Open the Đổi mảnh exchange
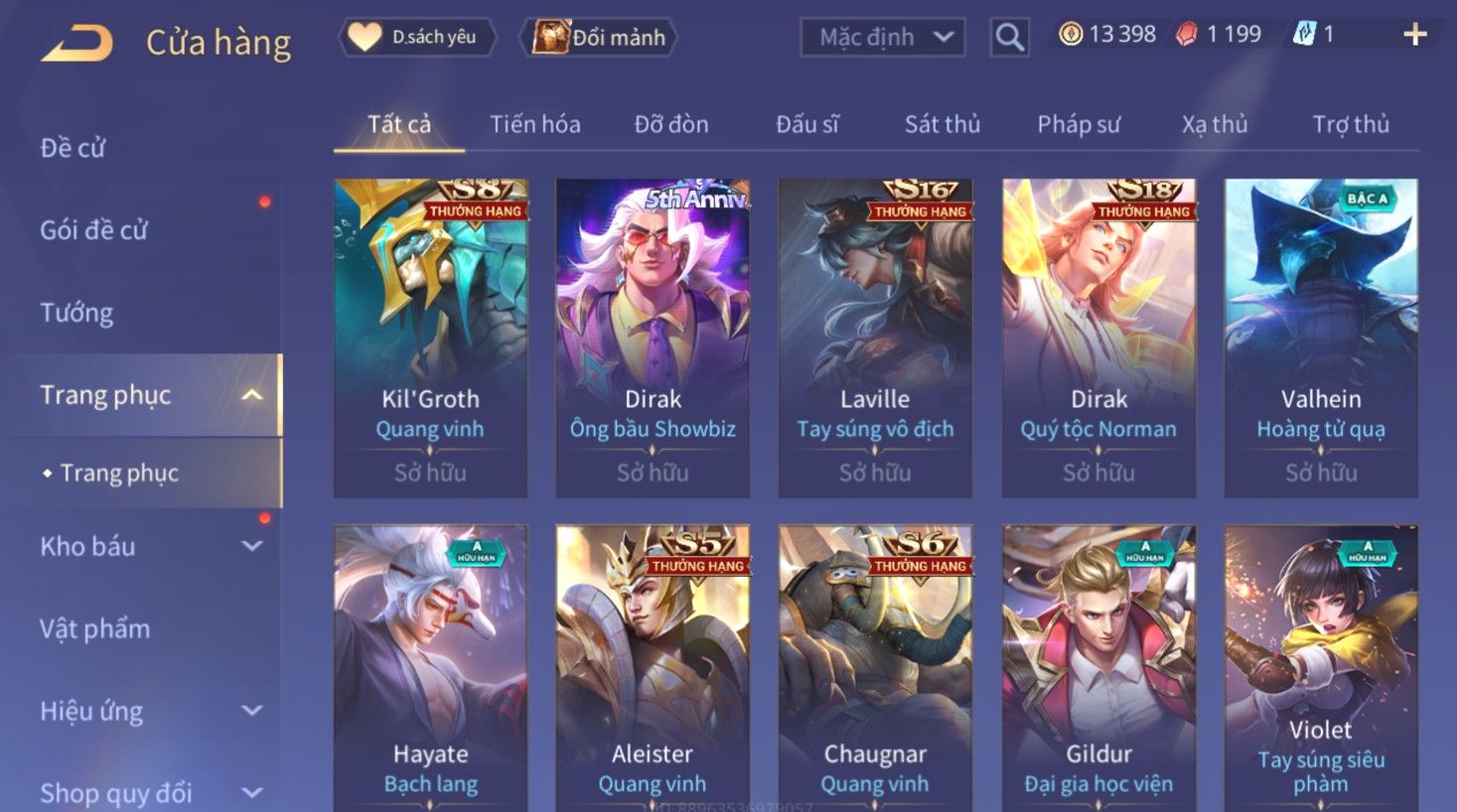Screen dimensions: 1457x812 click(x=599, y=38)
